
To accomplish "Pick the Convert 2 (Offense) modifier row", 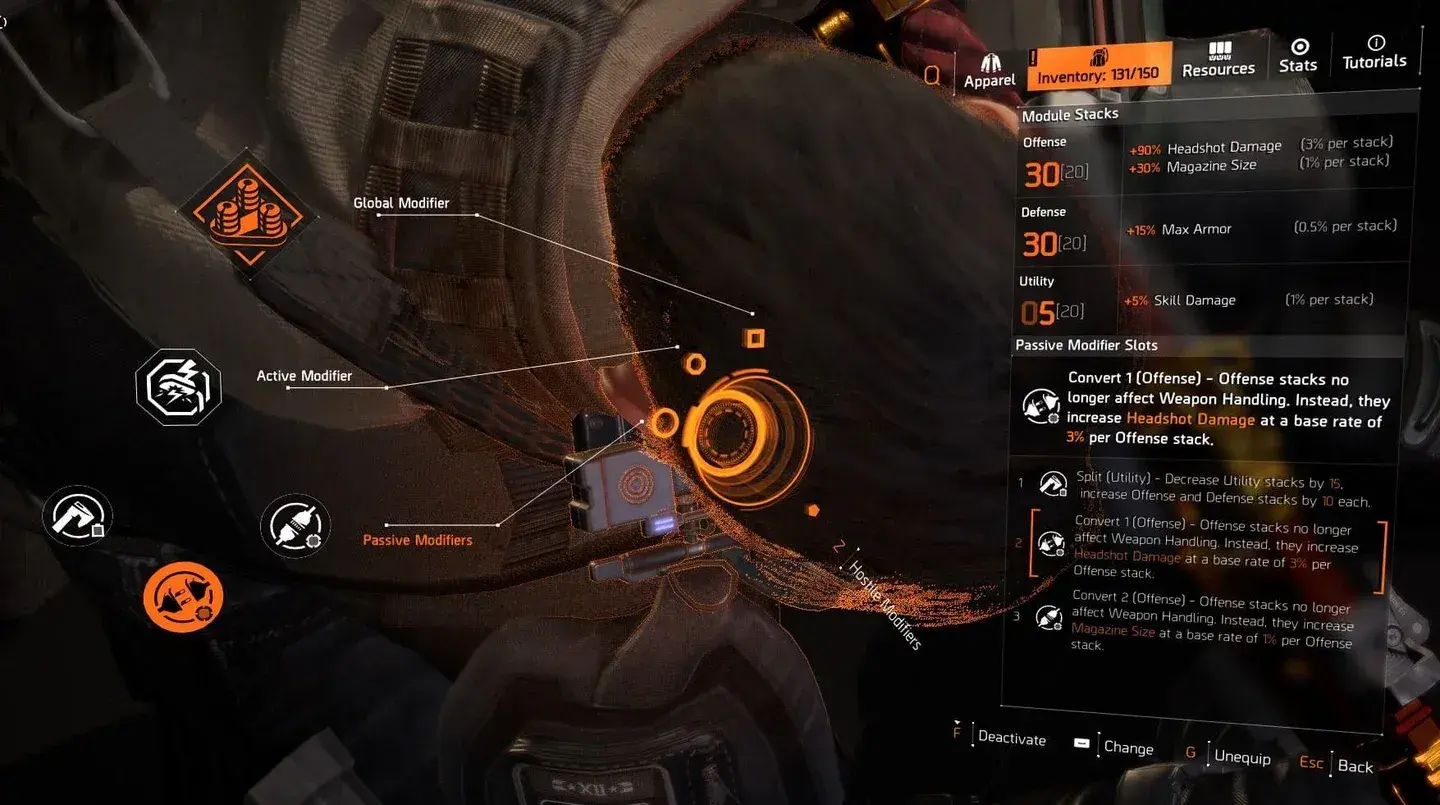I will (1210, 620).
